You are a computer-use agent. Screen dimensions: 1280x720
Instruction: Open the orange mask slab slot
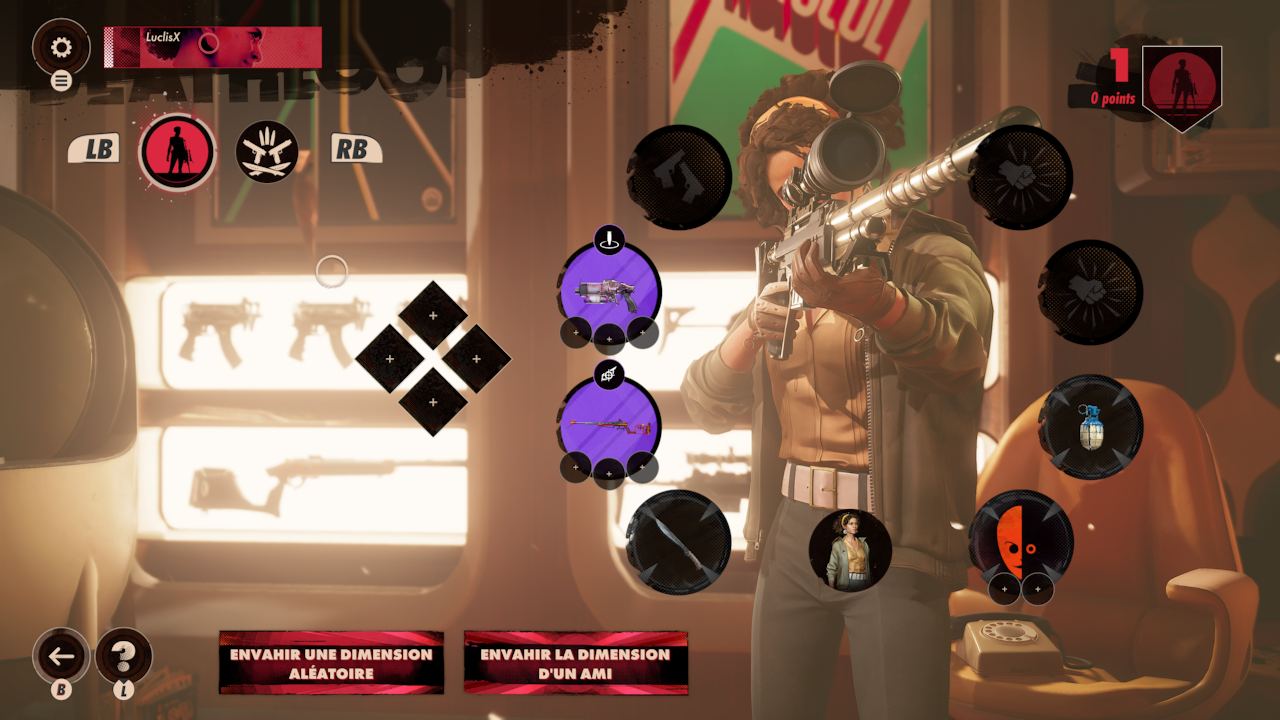click(1020, 541)
